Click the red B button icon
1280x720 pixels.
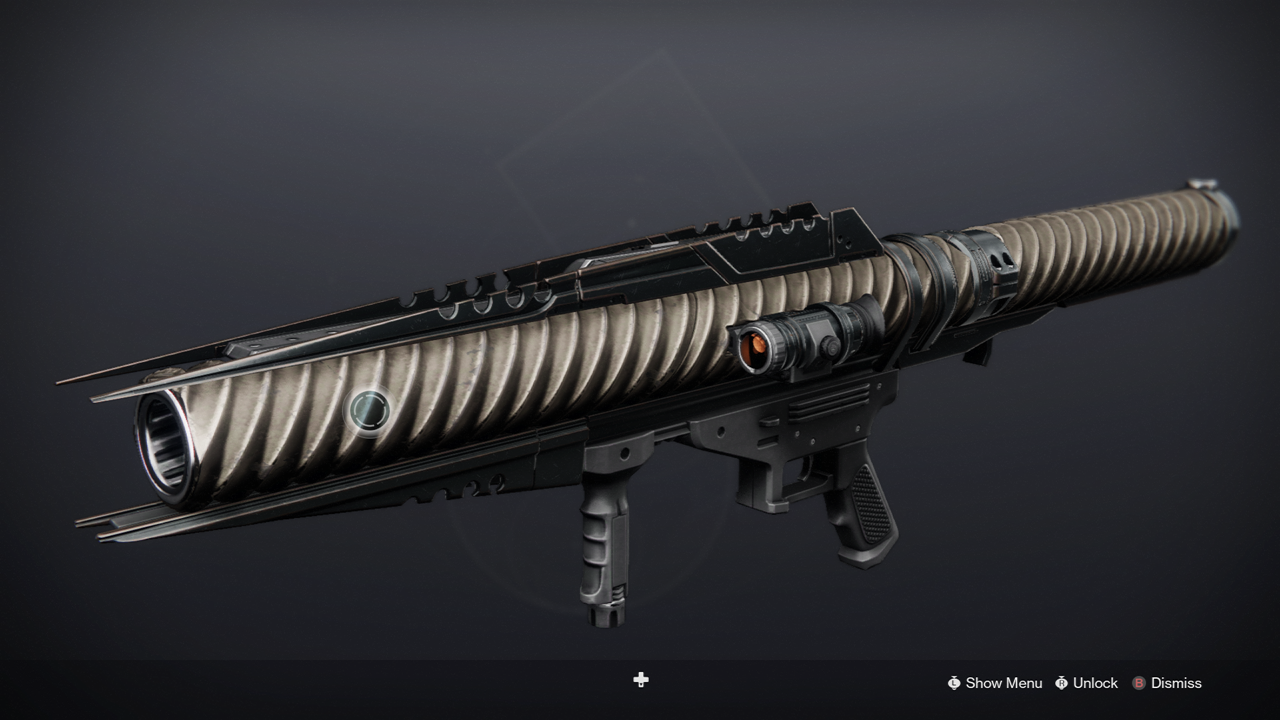coord(1140,683)
